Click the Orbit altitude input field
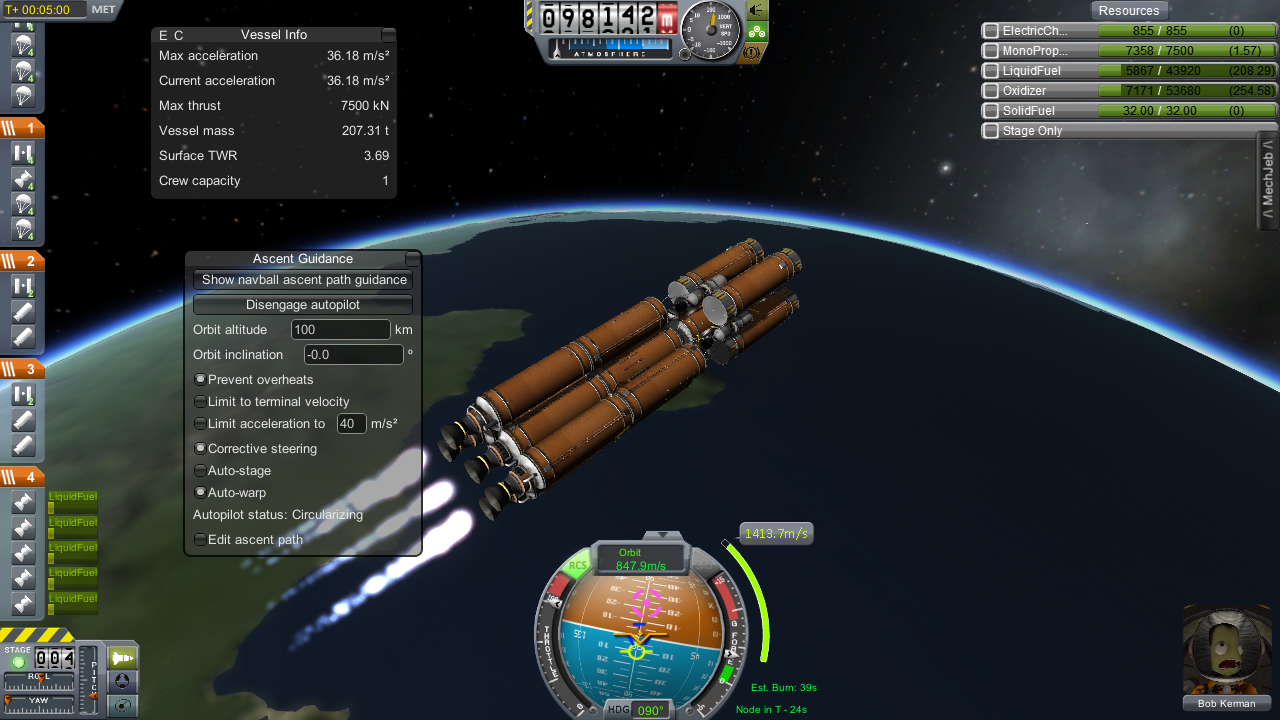This screenshot has height=720, width=1280. tap(340, 330)
